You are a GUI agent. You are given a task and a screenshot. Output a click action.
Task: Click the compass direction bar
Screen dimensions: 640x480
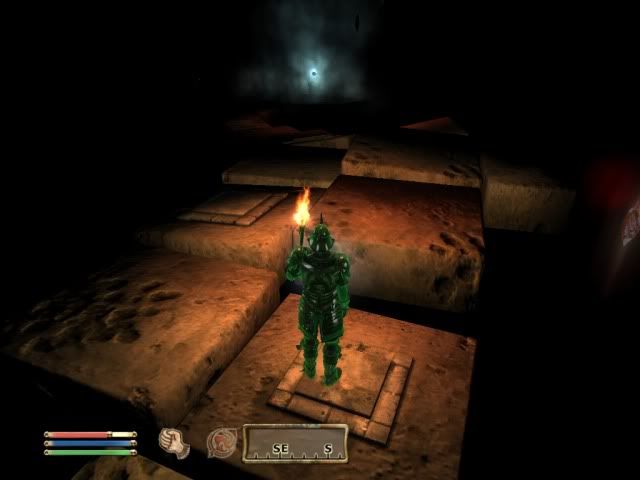click(x=295, y=443)
